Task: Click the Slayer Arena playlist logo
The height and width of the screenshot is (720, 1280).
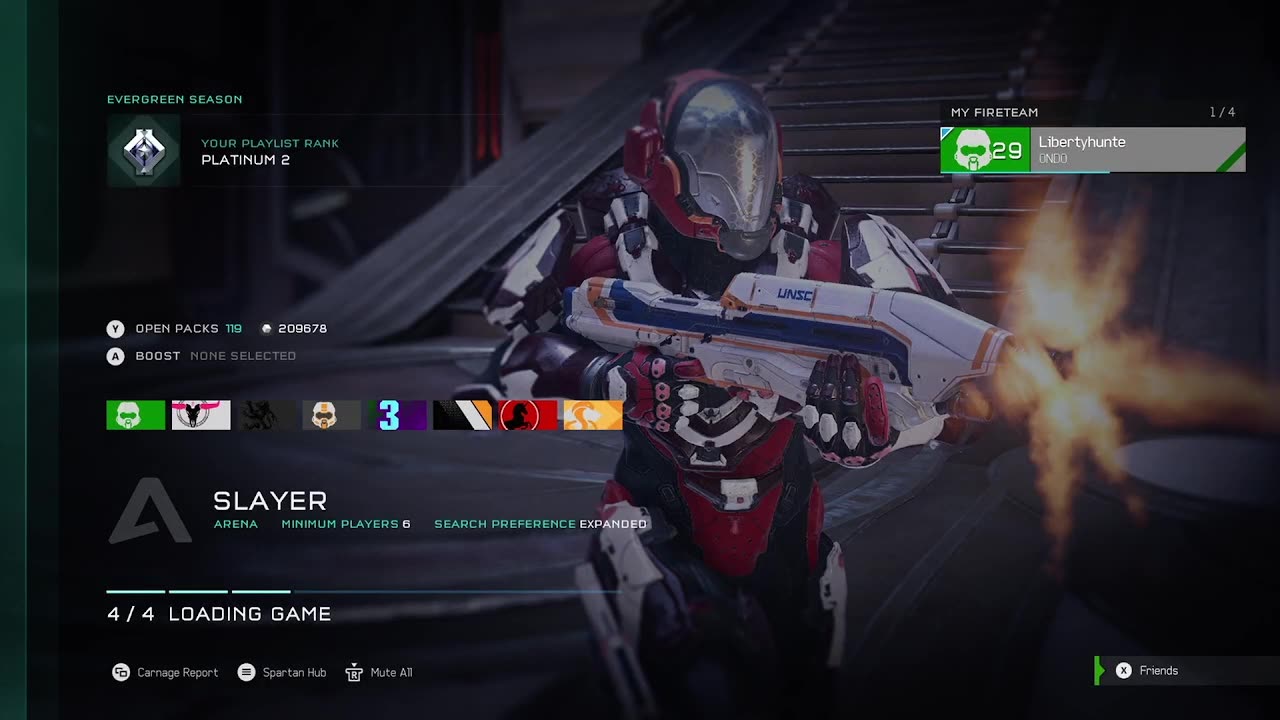Action: pyautogui.click(x=150, y=511)
